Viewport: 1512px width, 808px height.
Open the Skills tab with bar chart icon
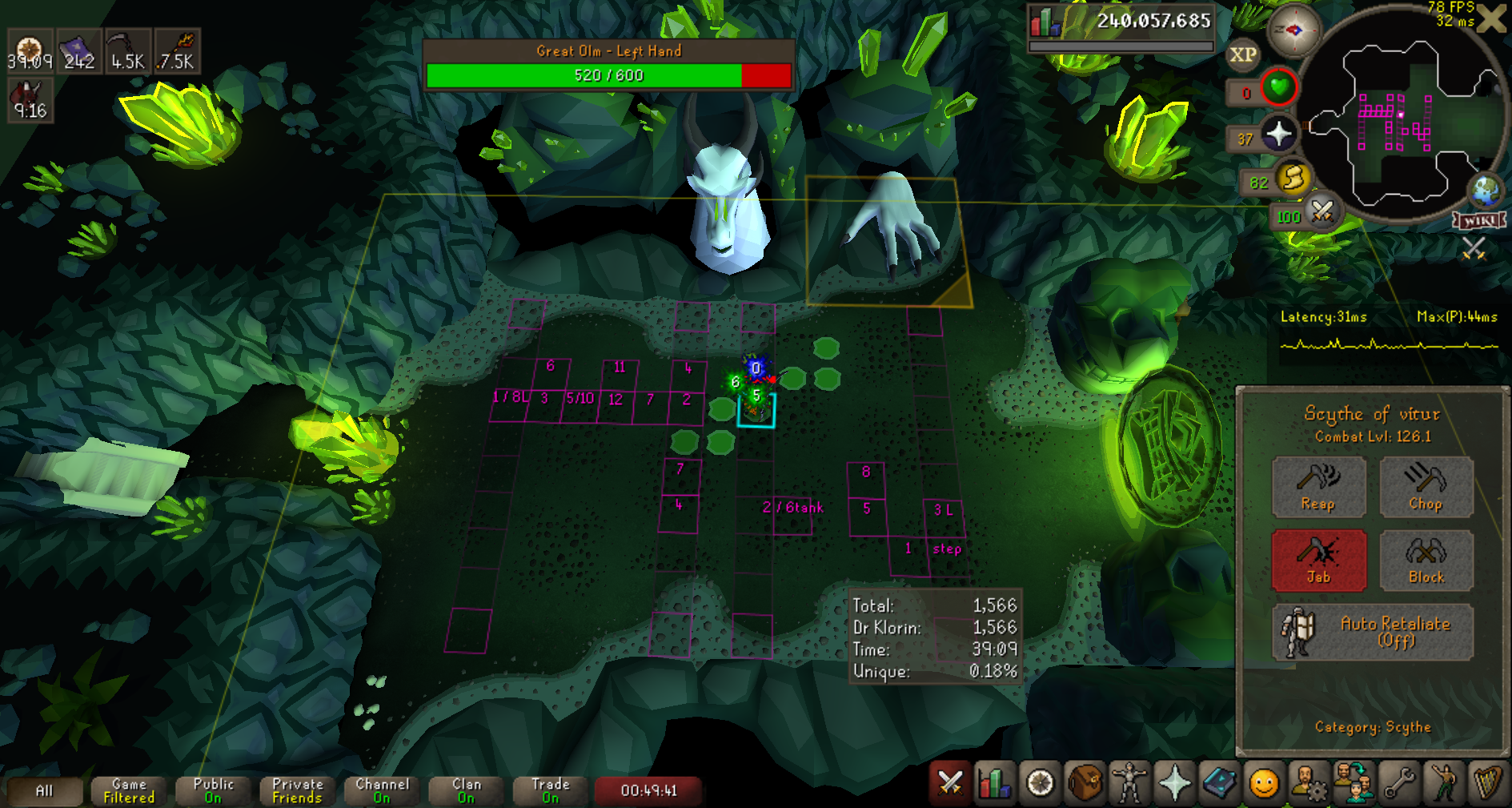coord(994,782)
